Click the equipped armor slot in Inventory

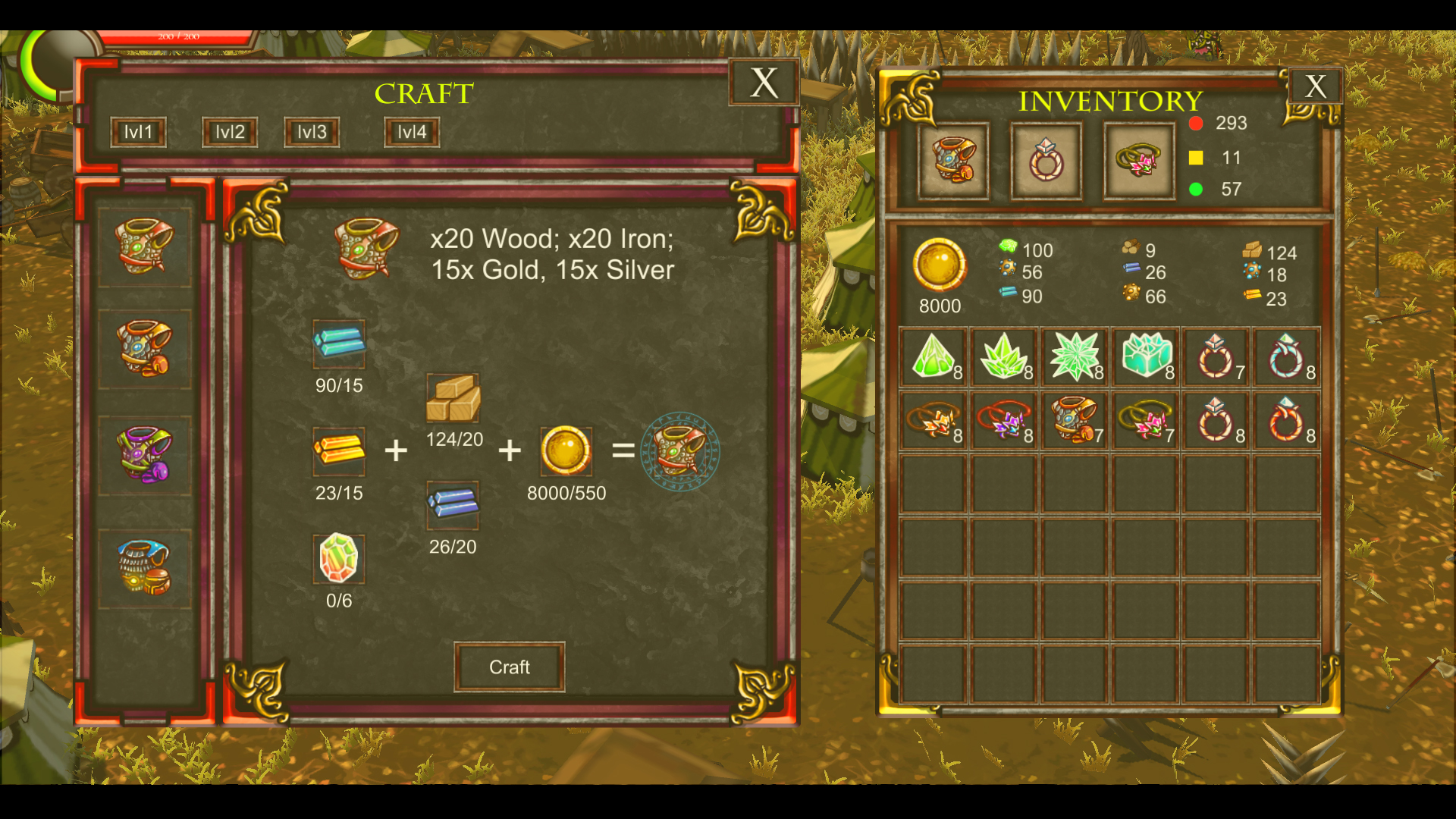(953, 161)
